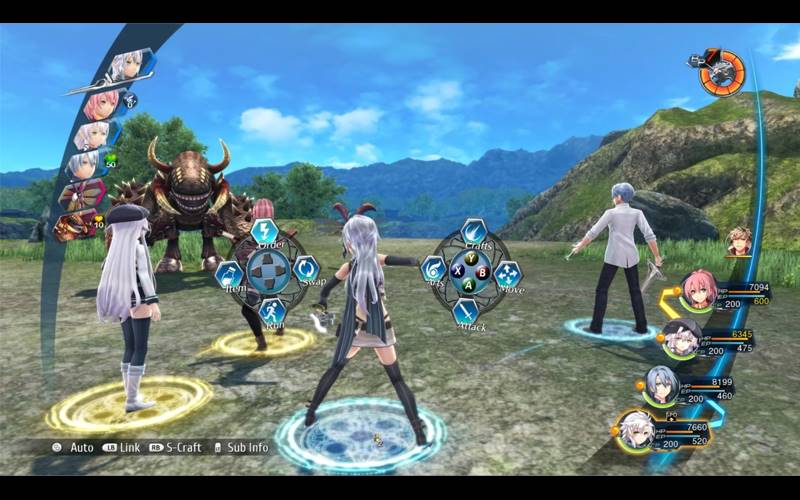
Task: Click the brown-haired reserve member portrait
Action: 739,241
